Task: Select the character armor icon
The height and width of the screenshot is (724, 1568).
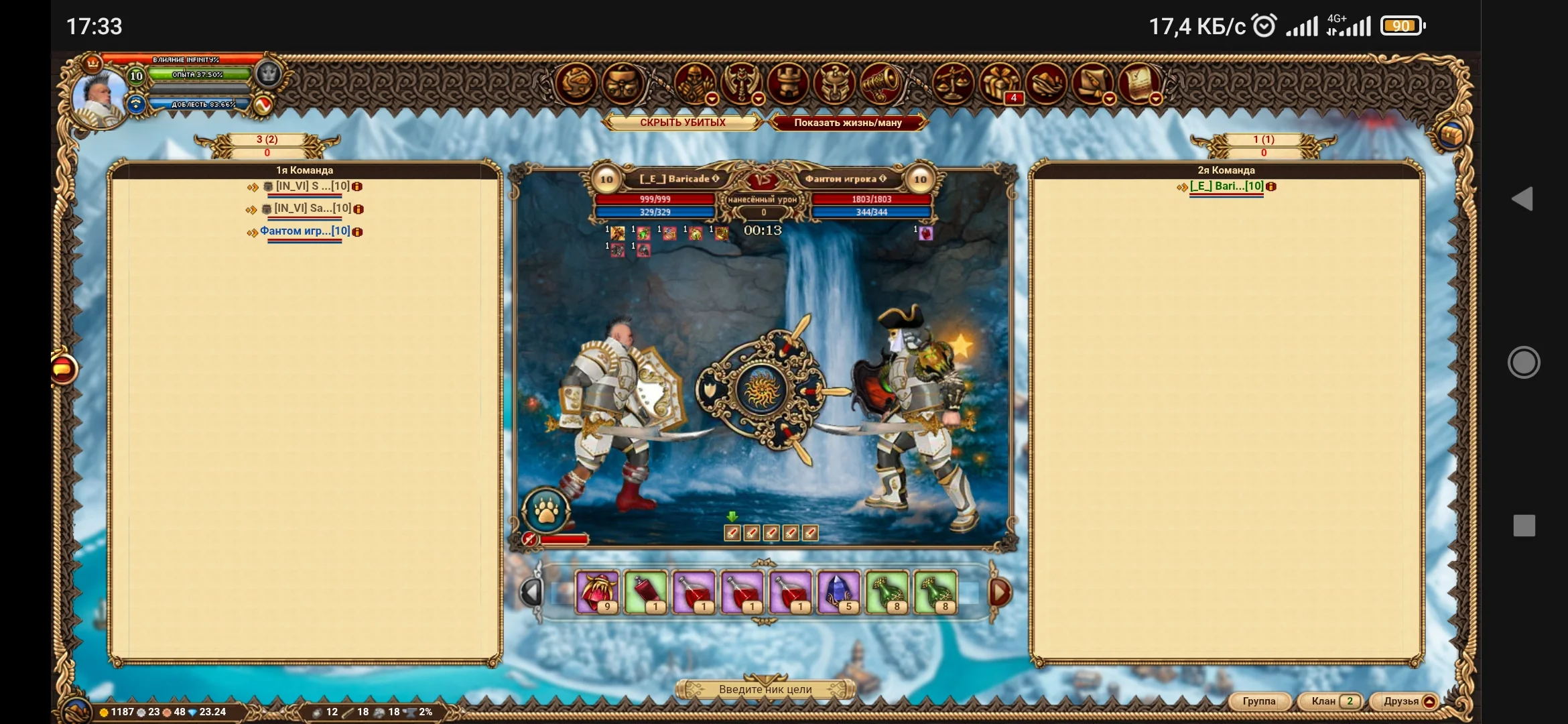Action: [x=692, y=84]
